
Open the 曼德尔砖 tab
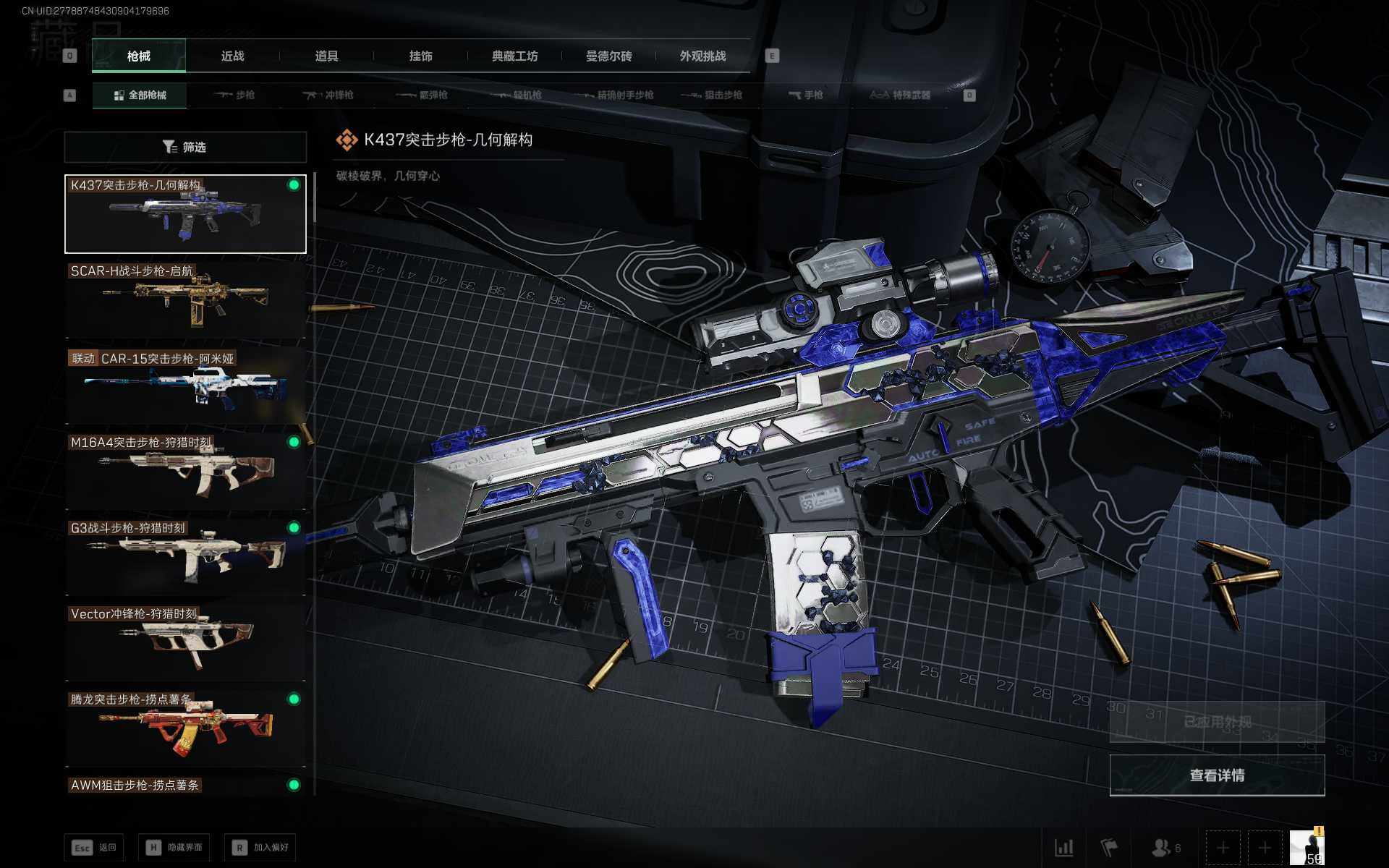click(x=608, y=56)
